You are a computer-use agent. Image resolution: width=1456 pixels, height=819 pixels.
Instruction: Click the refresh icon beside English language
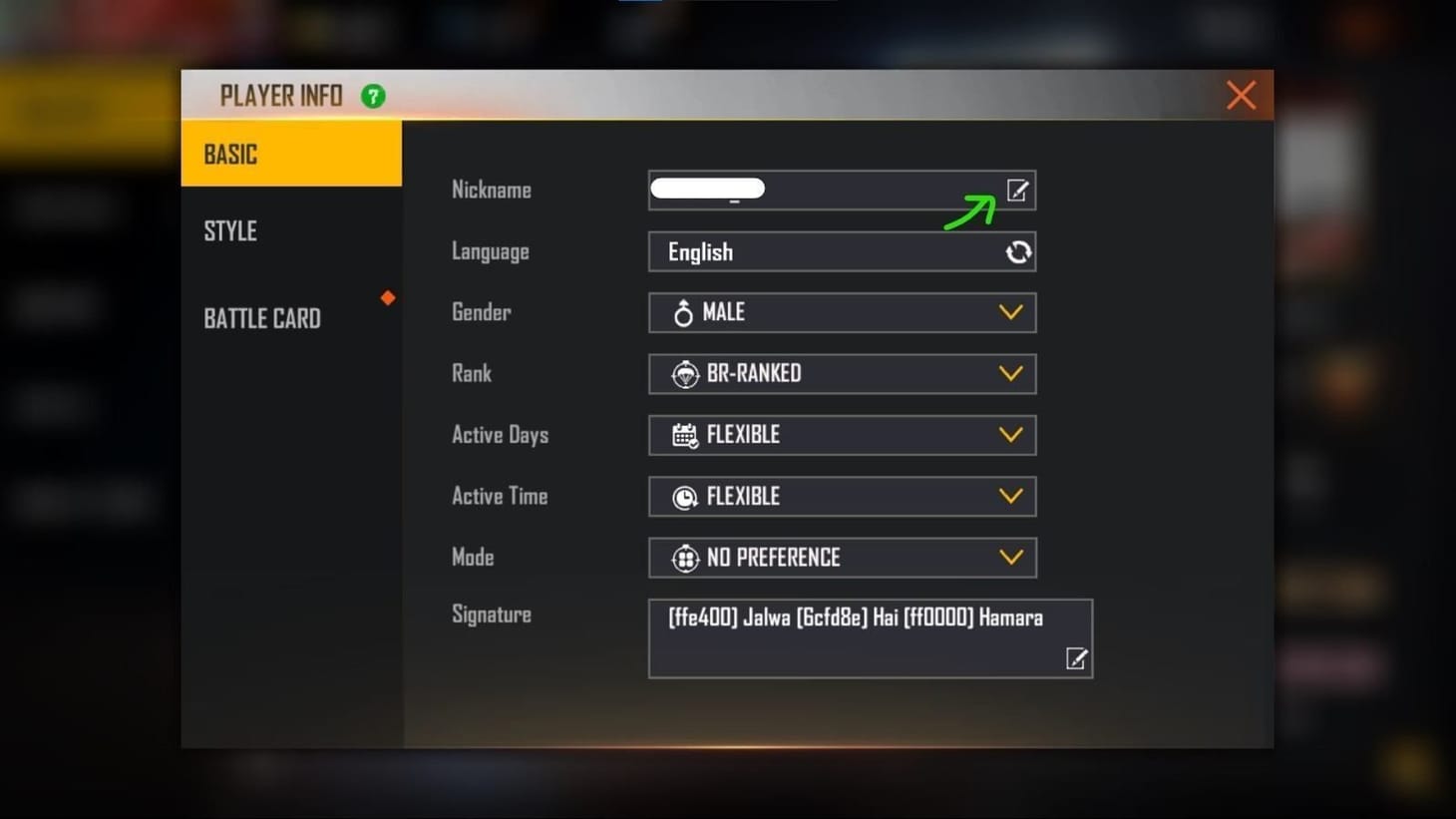[x=1017, y=251]
